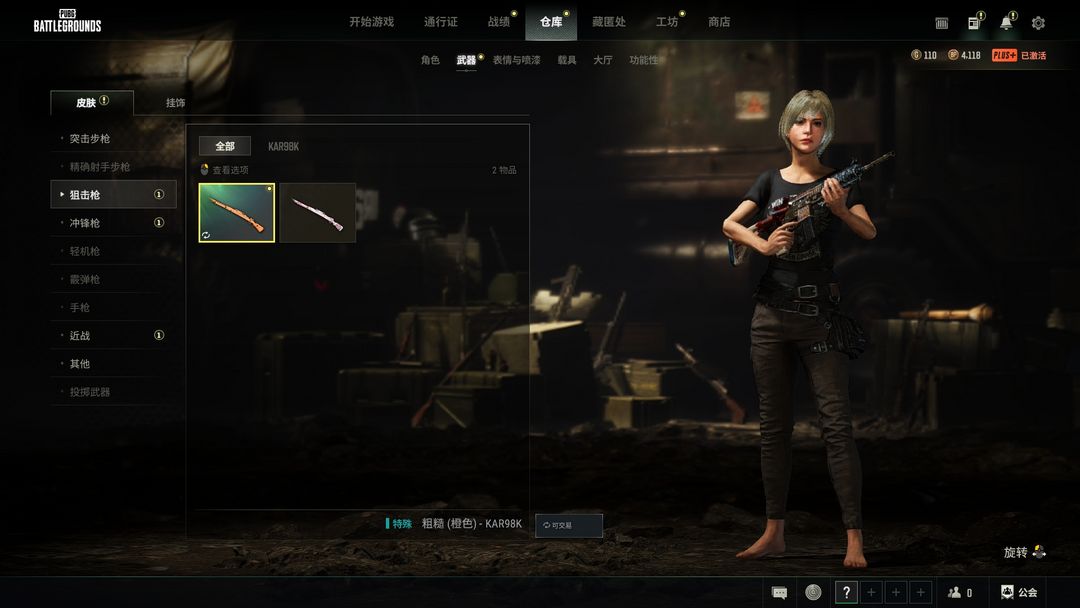The height and width of the screenshot is (608, 1080).
Task: Check the notifications bell
Action: pos(1006,23)
